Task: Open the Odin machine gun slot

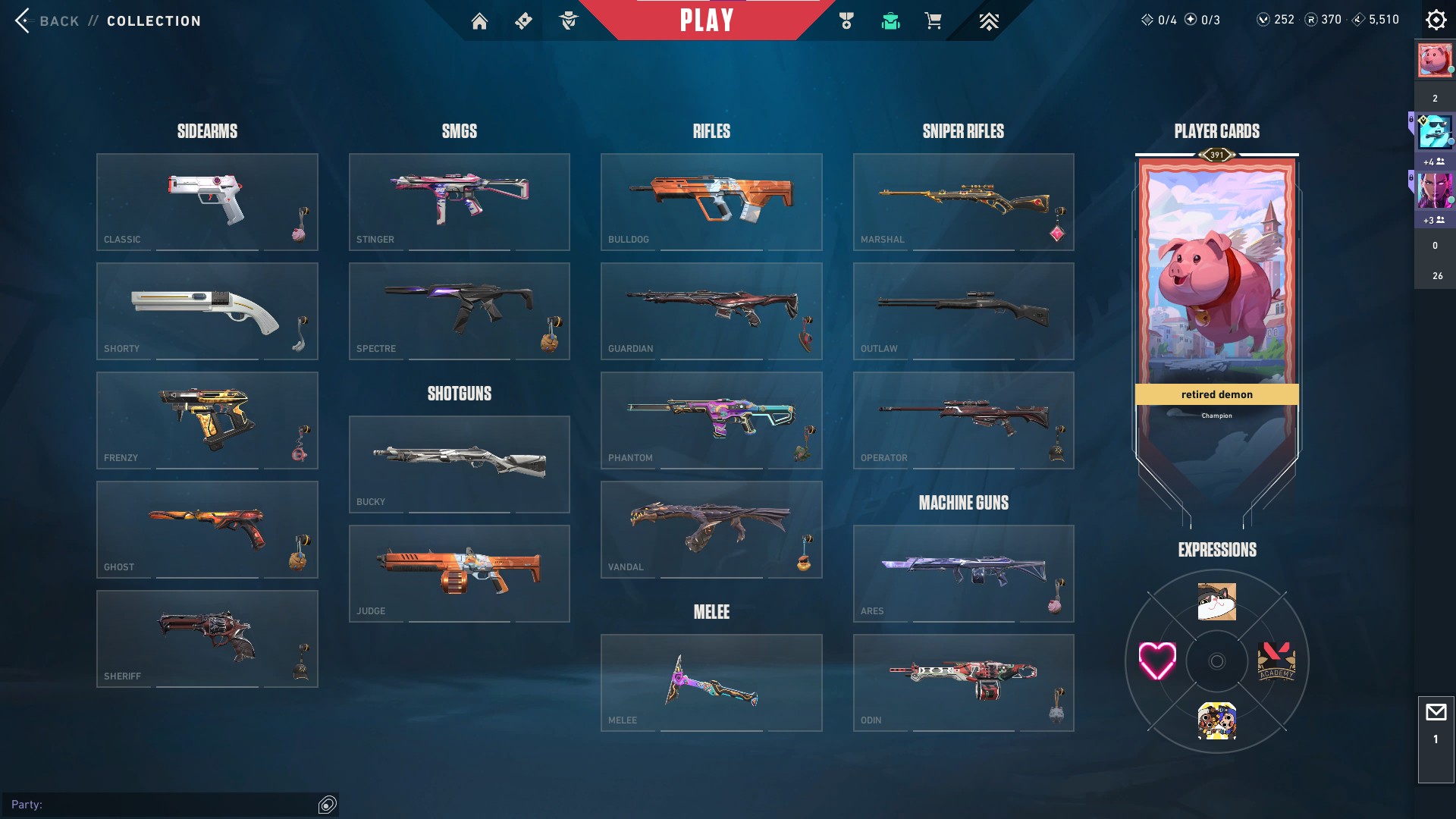Action: click(x=963, y=682)
